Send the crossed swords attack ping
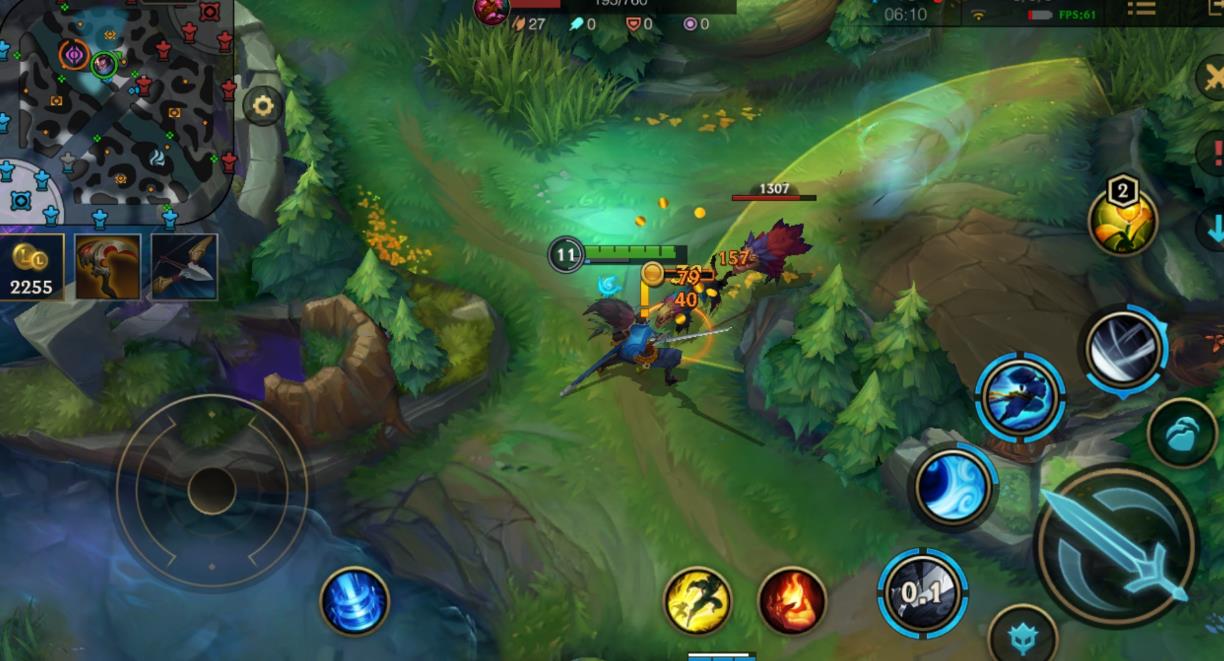Viewport: 1224px width, 661px height. 1212,78
